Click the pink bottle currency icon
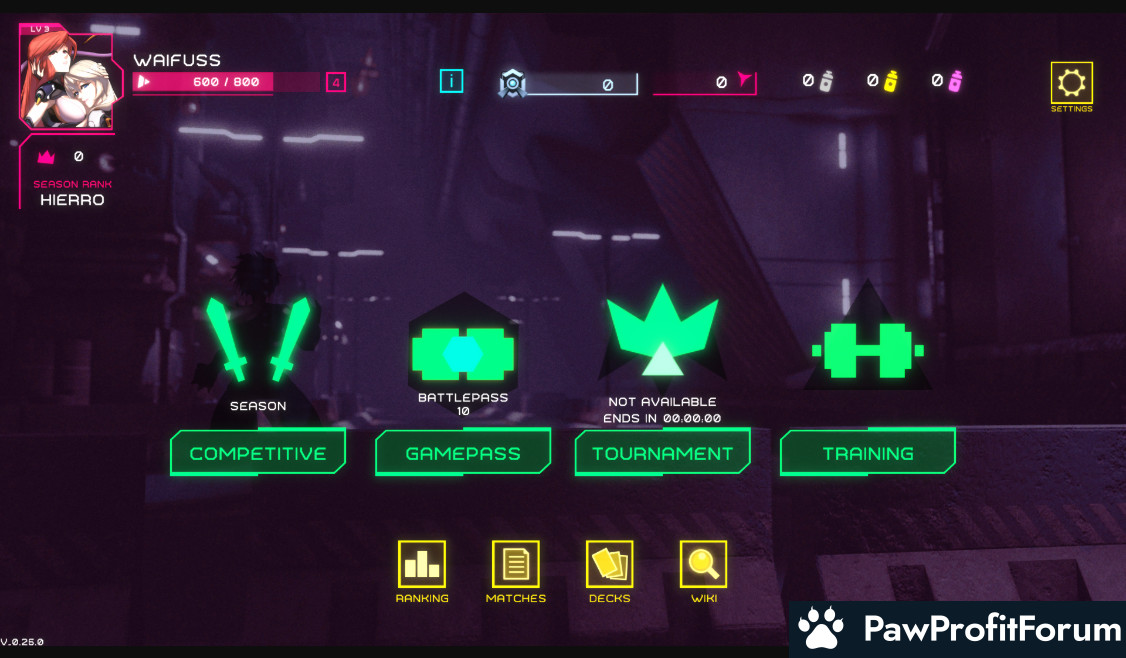The image size is (1126, 658). (955, 81)
